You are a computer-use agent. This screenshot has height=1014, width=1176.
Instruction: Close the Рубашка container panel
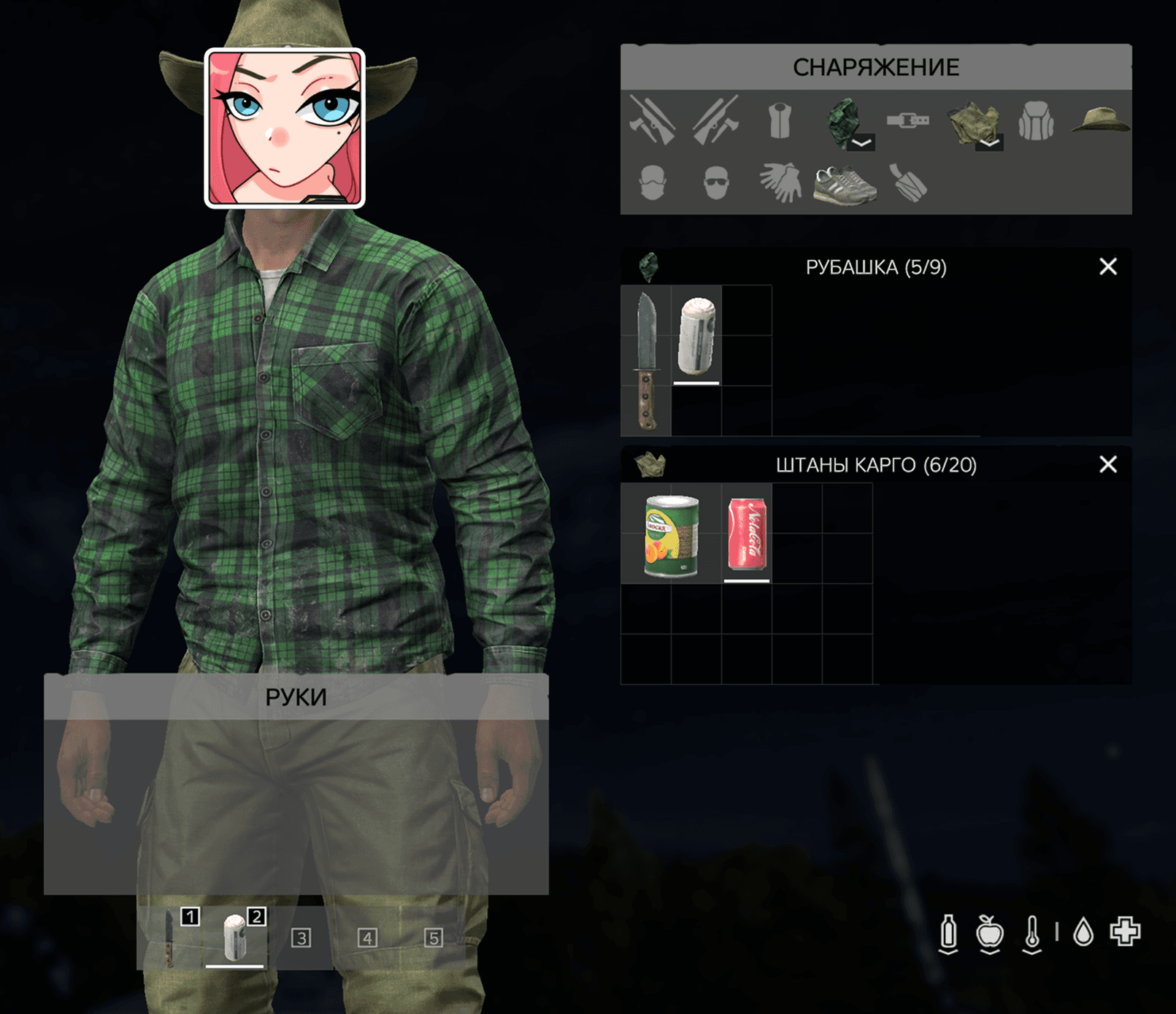pos(1107,267)
